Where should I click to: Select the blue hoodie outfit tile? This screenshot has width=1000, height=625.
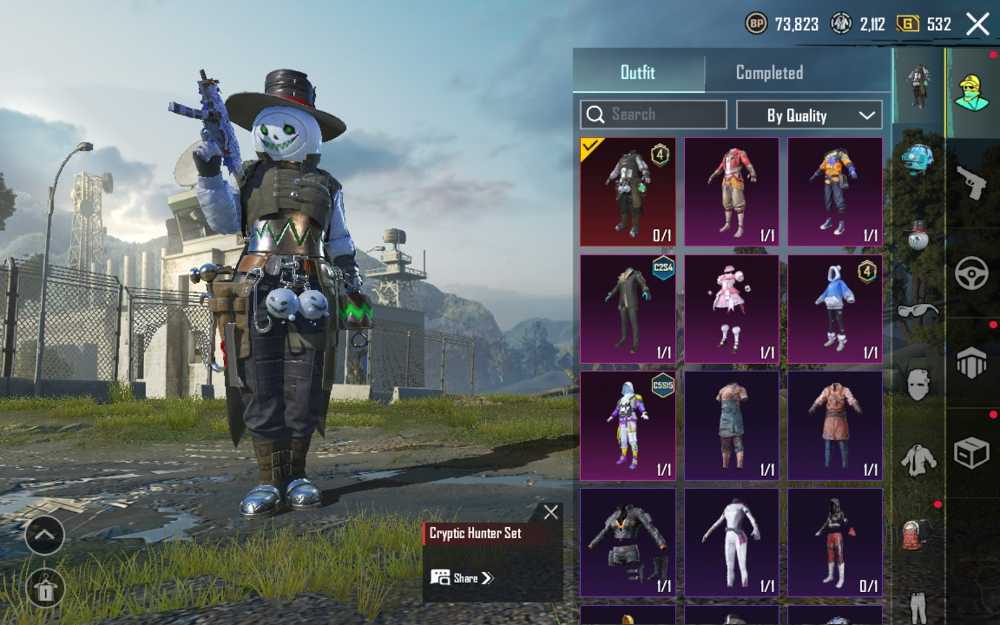[835, 308]
